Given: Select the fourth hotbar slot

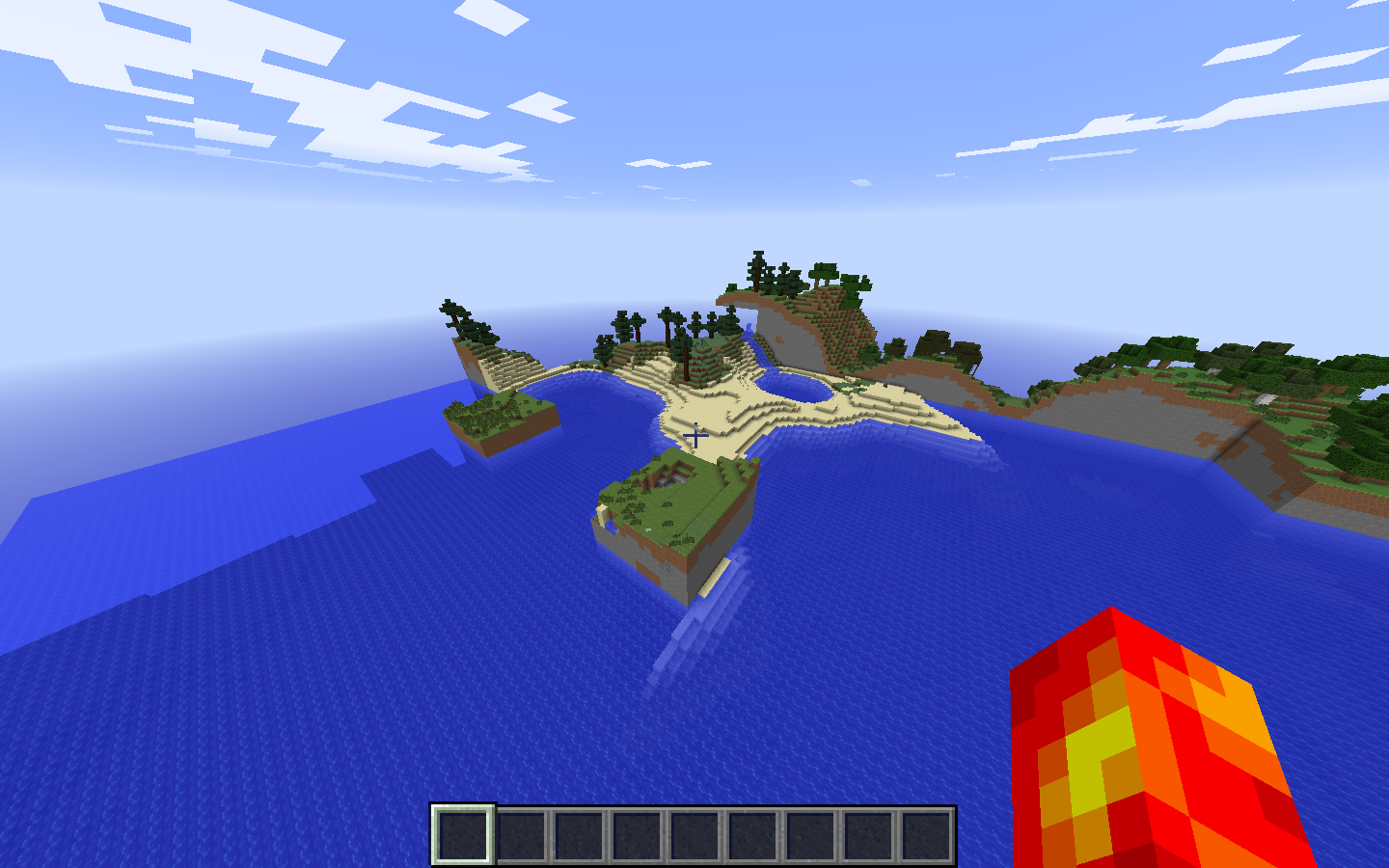Looking at the screenshot, I should tap(638, 835).
